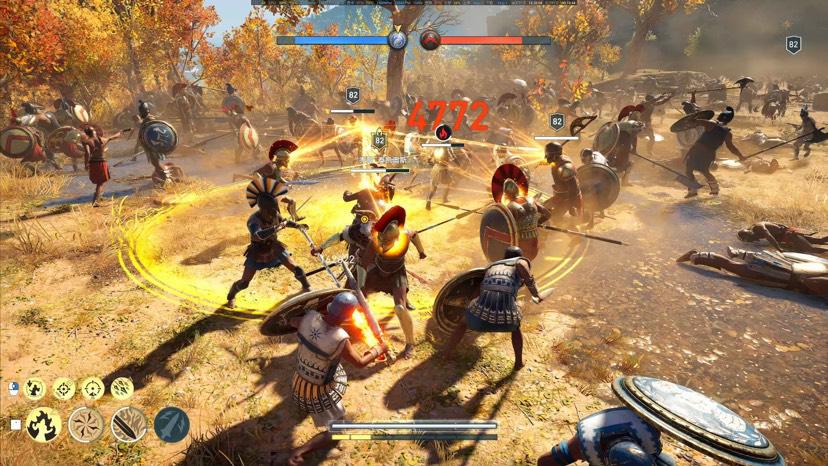Screen dimensions: 828x466
Task: Activate the multi-arrow ranged ability
Action: pyautogui.click(x=122, y=388)
